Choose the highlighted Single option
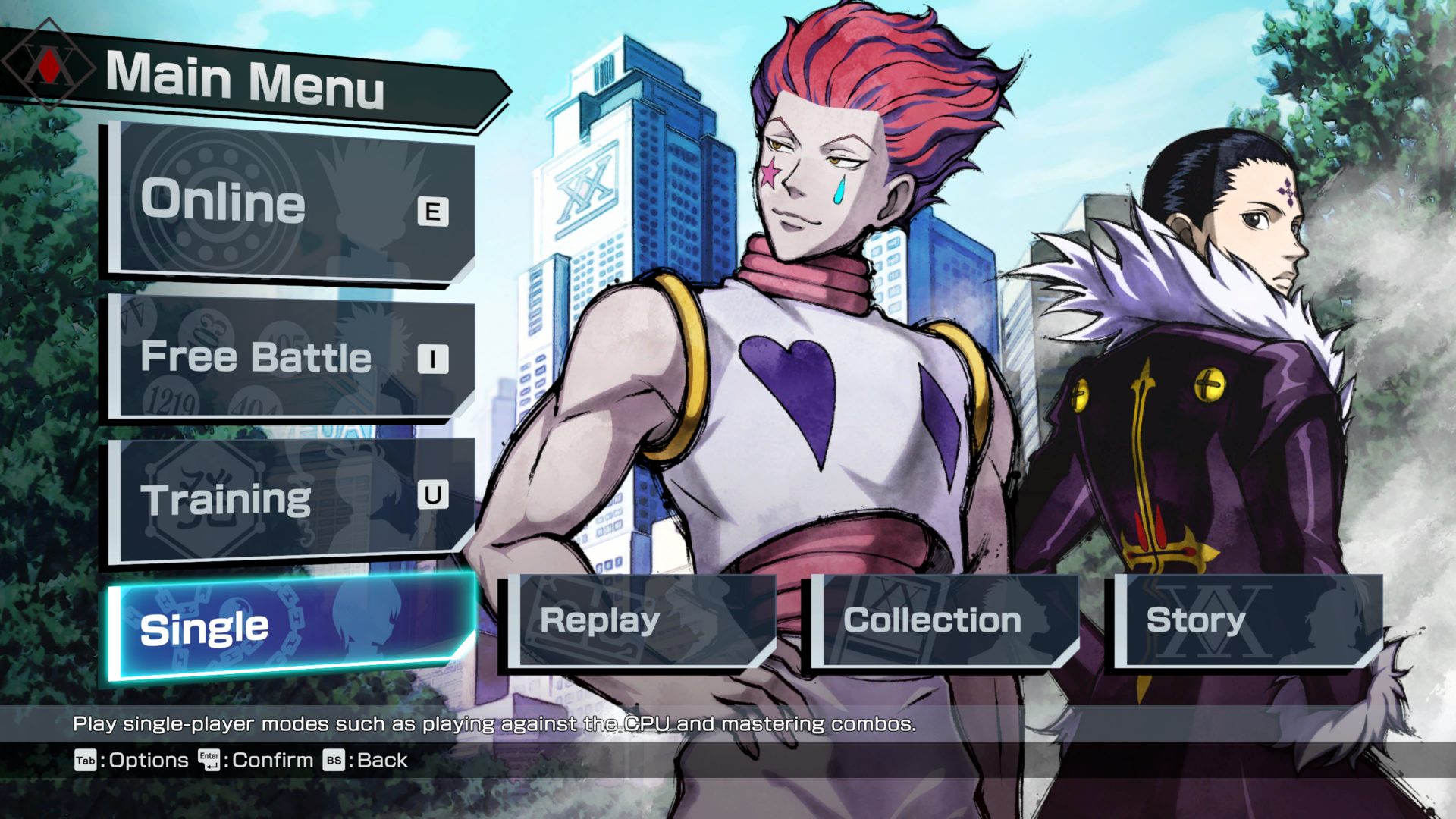This screenshot has height=819, width=1456. tap(292, 627)
